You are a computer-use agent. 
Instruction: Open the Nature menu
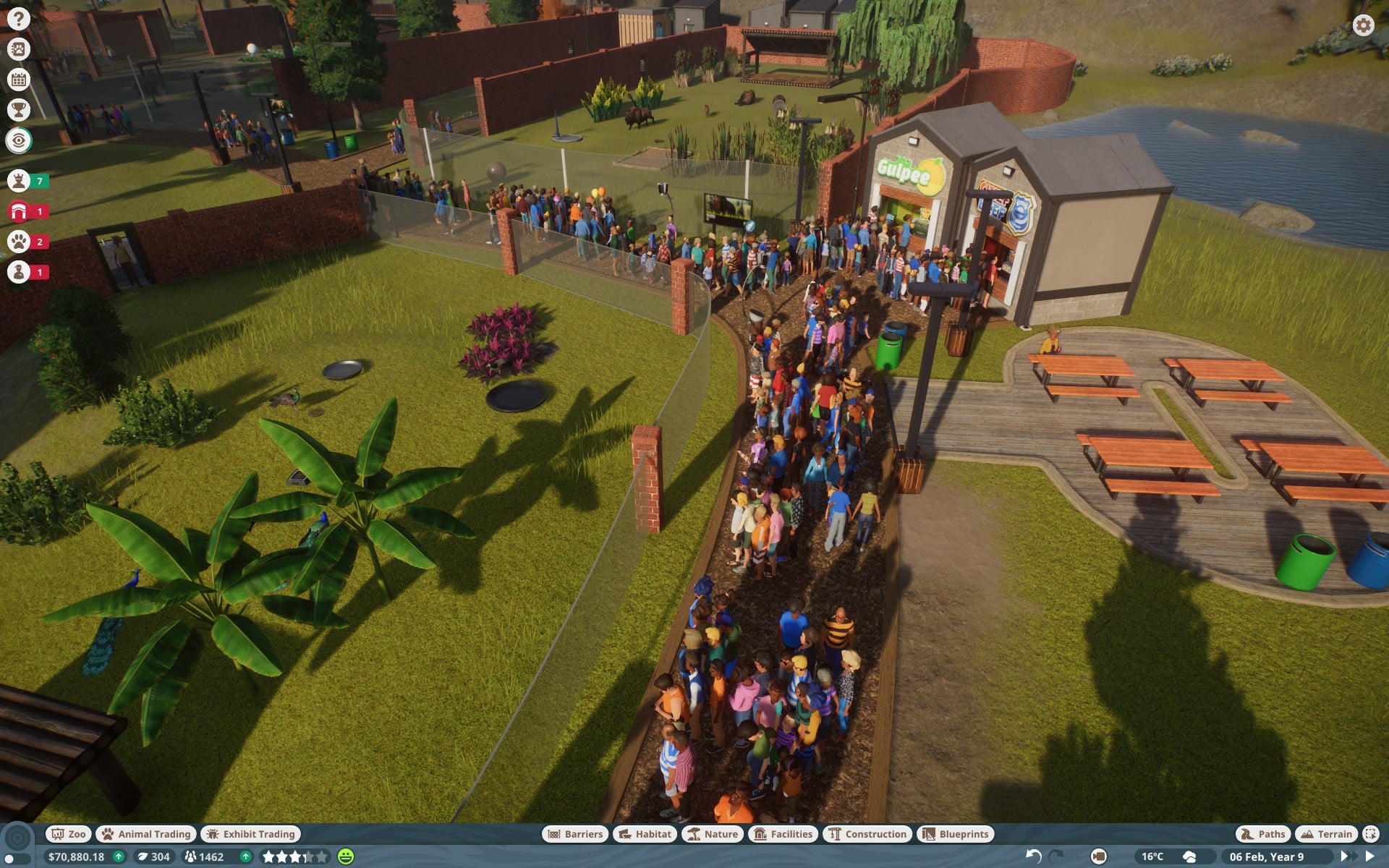pos(713,834)
